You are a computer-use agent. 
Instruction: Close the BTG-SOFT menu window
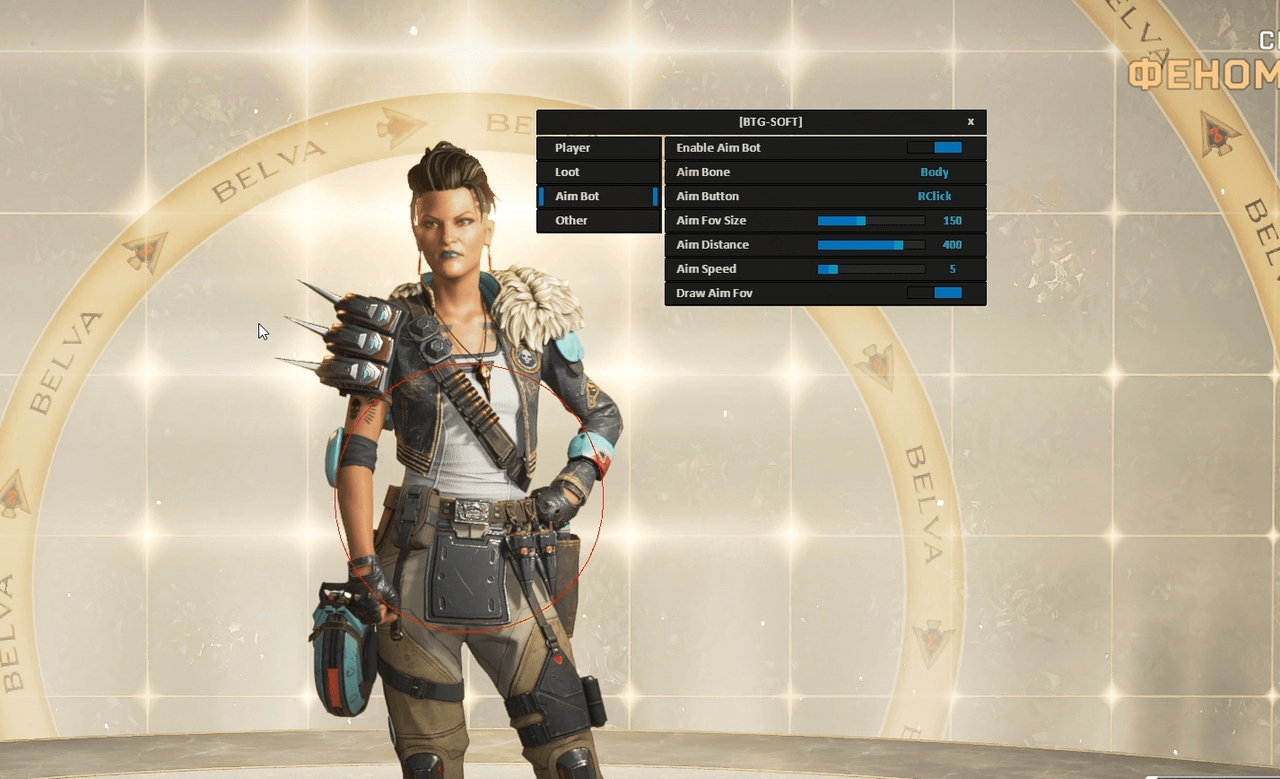tap(970, 121)
